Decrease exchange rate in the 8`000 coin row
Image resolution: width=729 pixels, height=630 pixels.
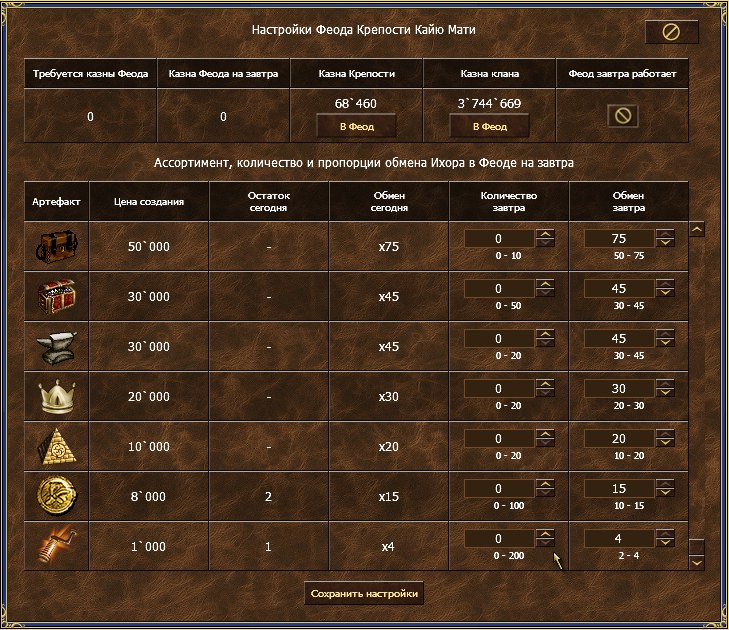click(x=665, y=494)
